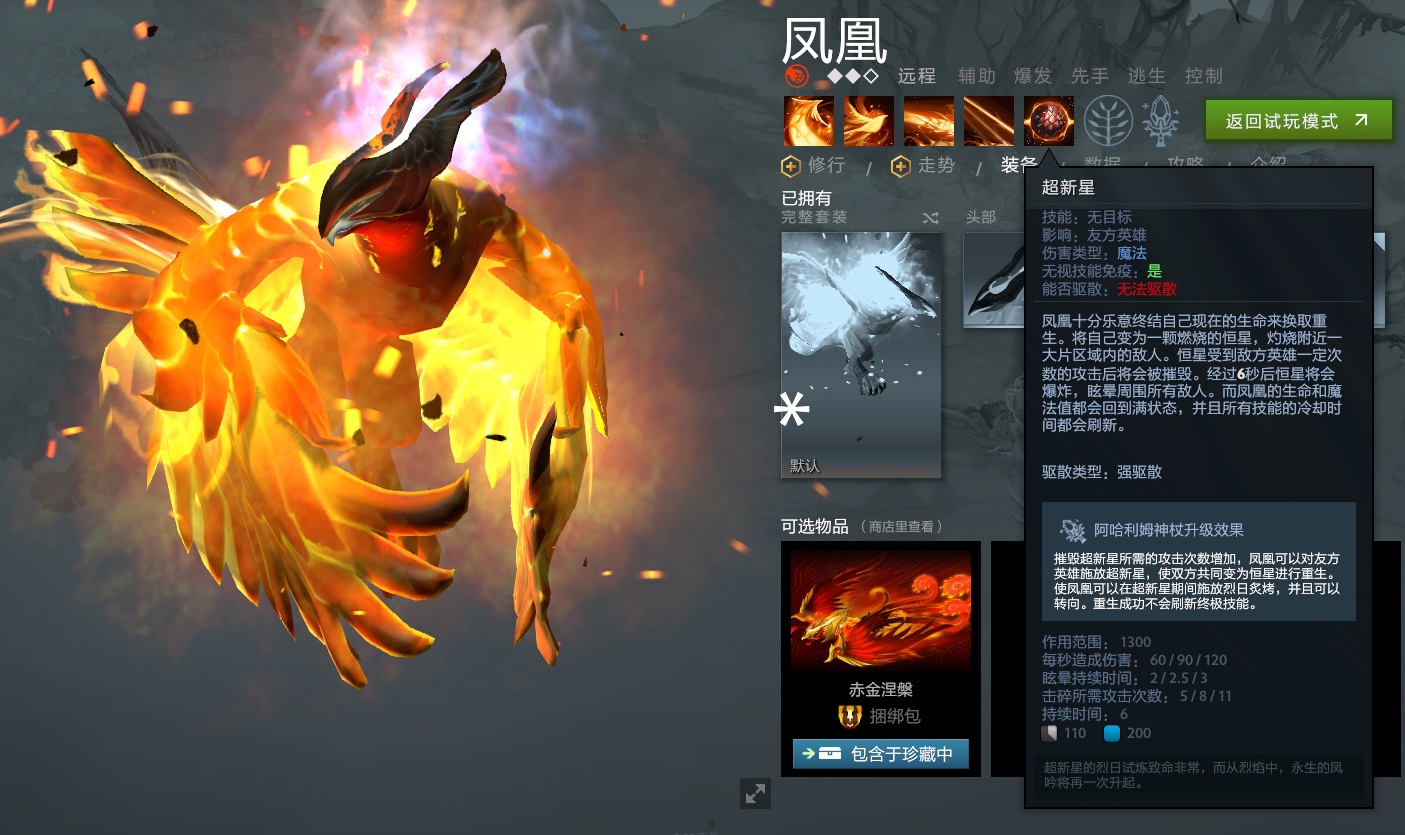
Task: Select the 赤金涅槃 bundle thumbnail
Action: click(x=880, y=610)
